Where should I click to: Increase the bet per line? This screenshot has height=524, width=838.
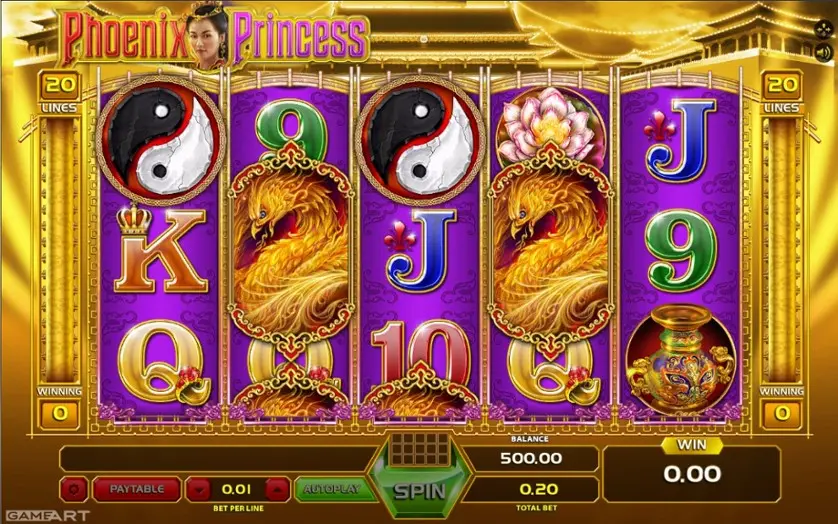point(278,489)
